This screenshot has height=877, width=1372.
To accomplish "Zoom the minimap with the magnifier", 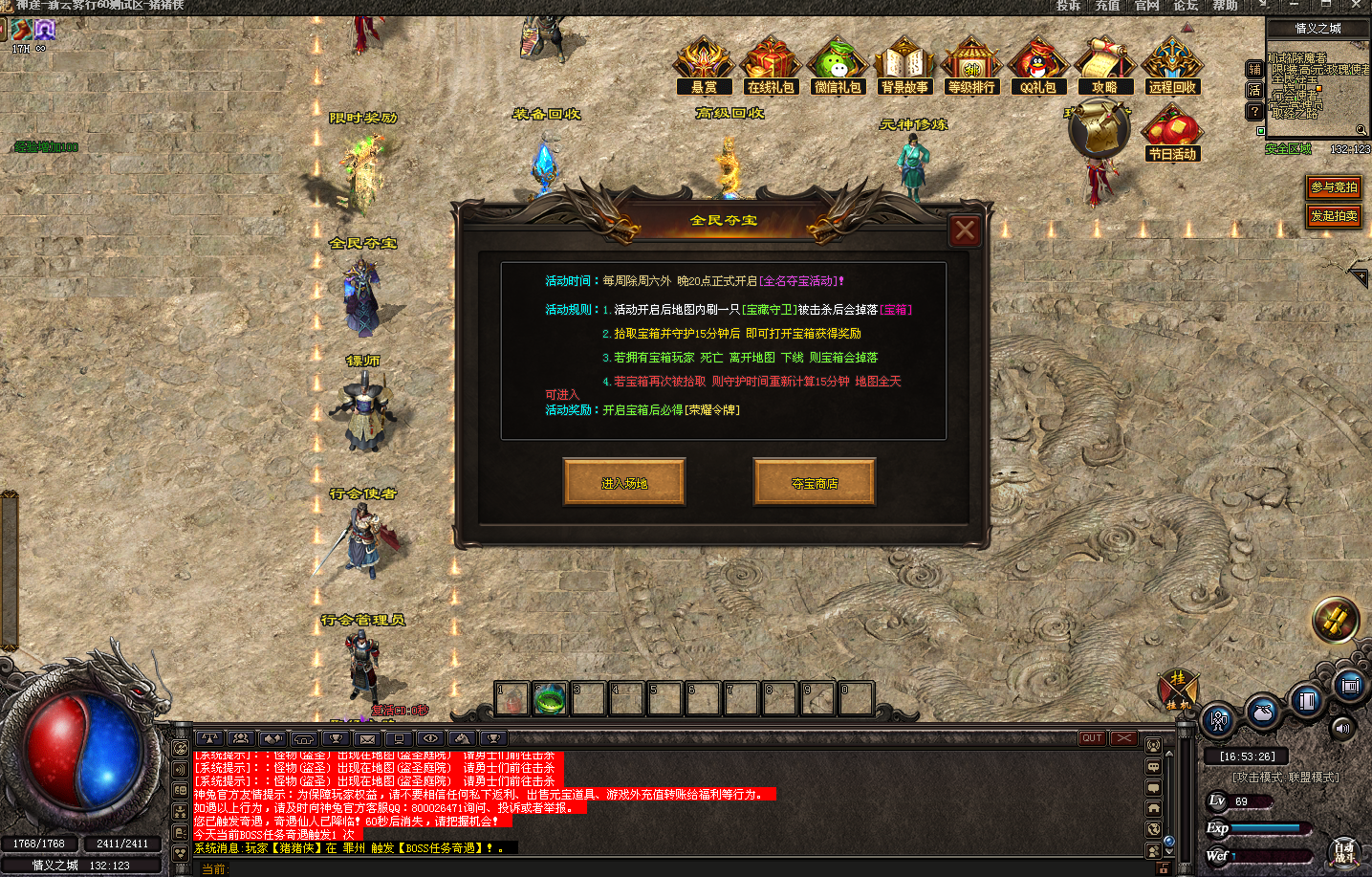I will [x=1361, y=130].
